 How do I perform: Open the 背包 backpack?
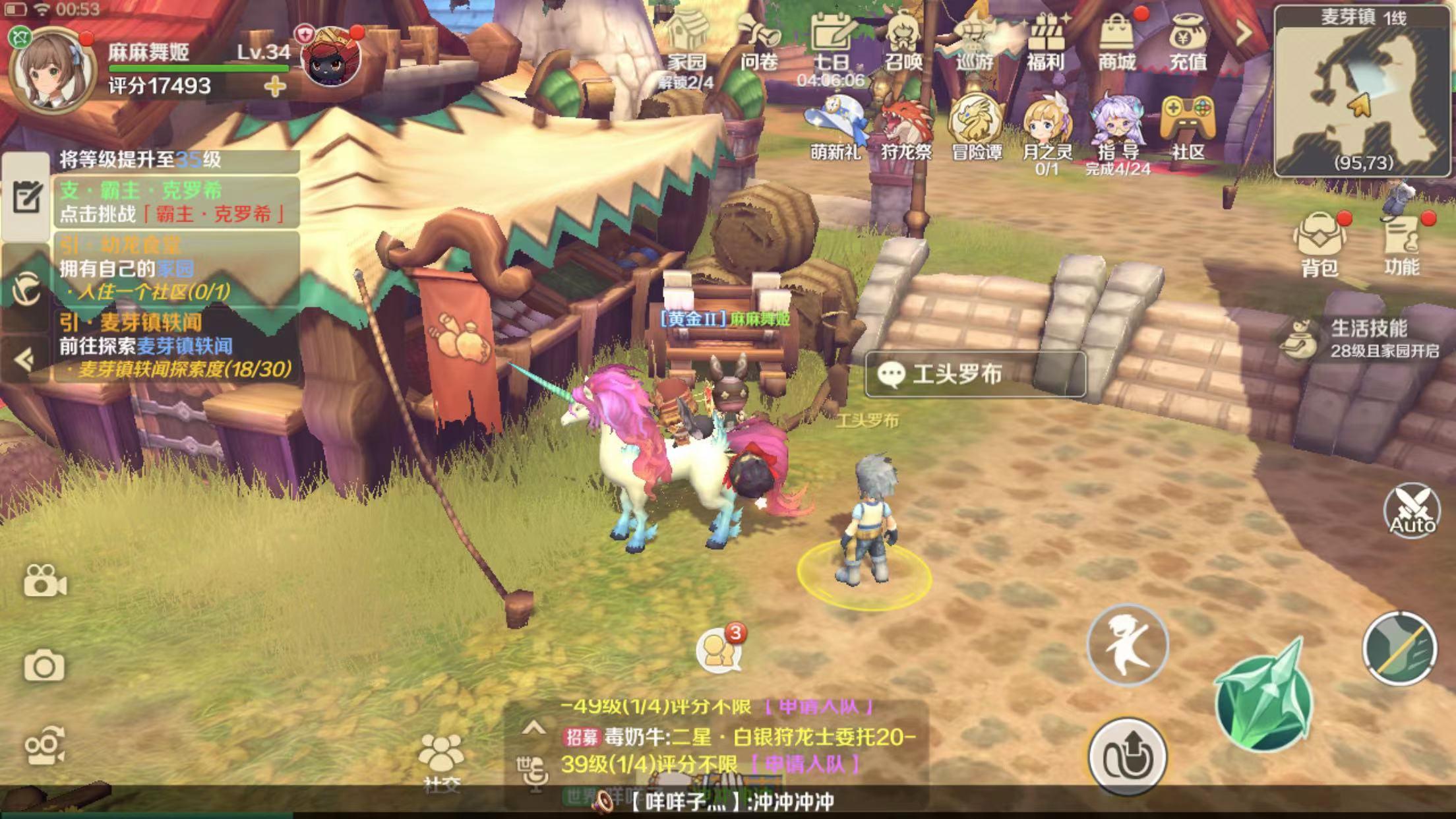(1319, 243)
